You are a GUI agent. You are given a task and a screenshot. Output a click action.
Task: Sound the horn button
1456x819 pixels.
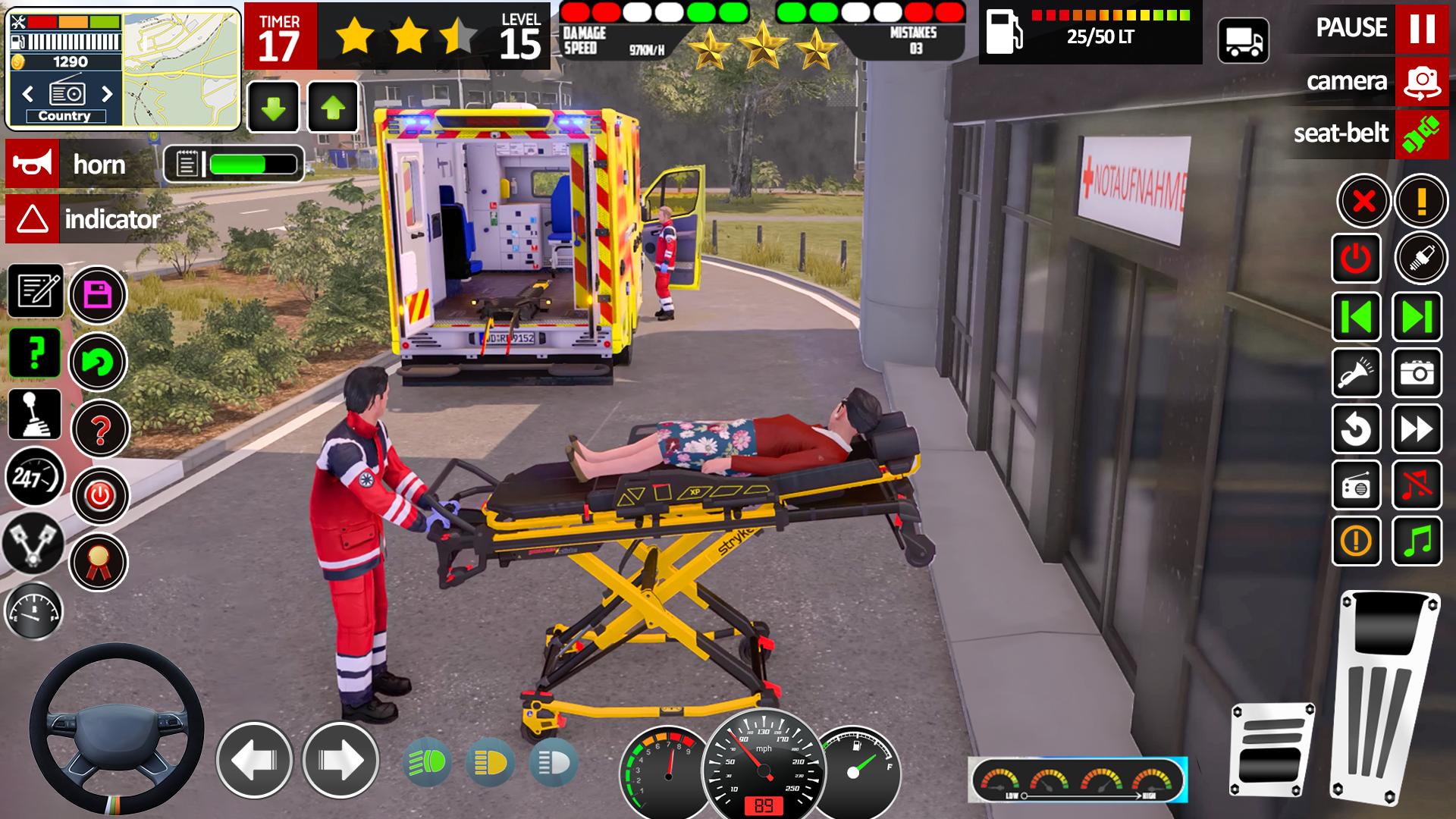coord(32,164)
